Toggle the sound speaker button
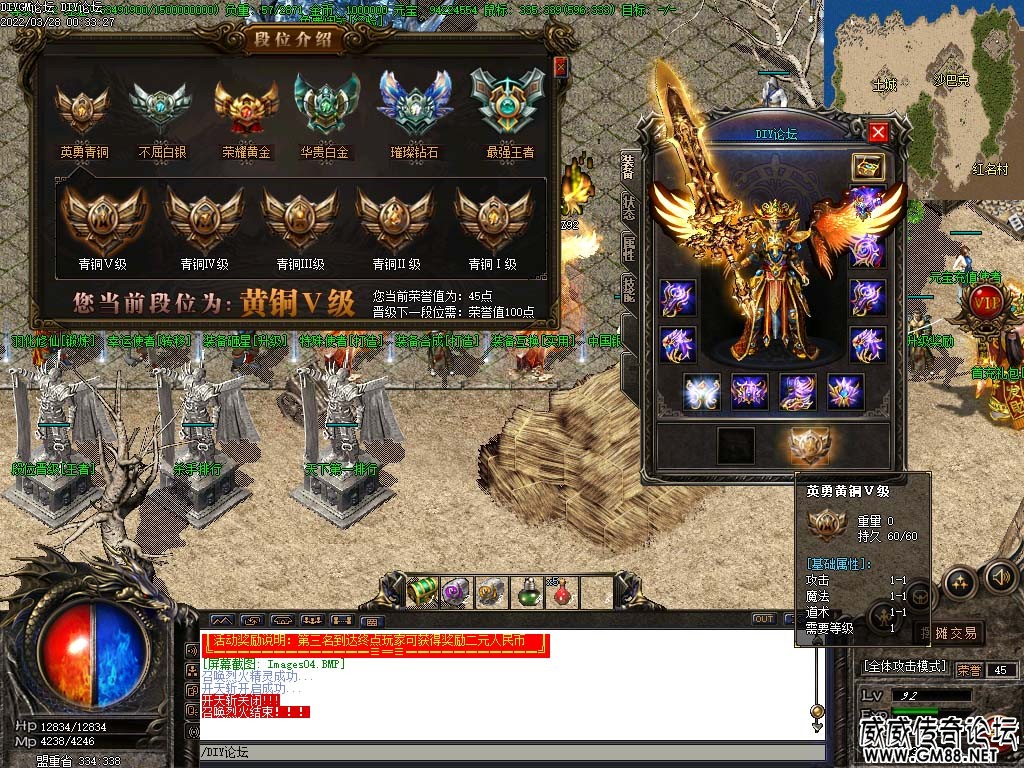This screenshot has height=768, width=1024. tap(1000, 577)
